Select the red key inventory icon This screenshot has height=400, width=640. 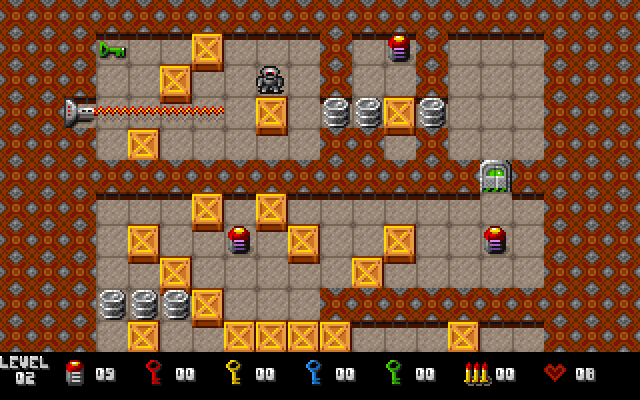tap(154, 373)
